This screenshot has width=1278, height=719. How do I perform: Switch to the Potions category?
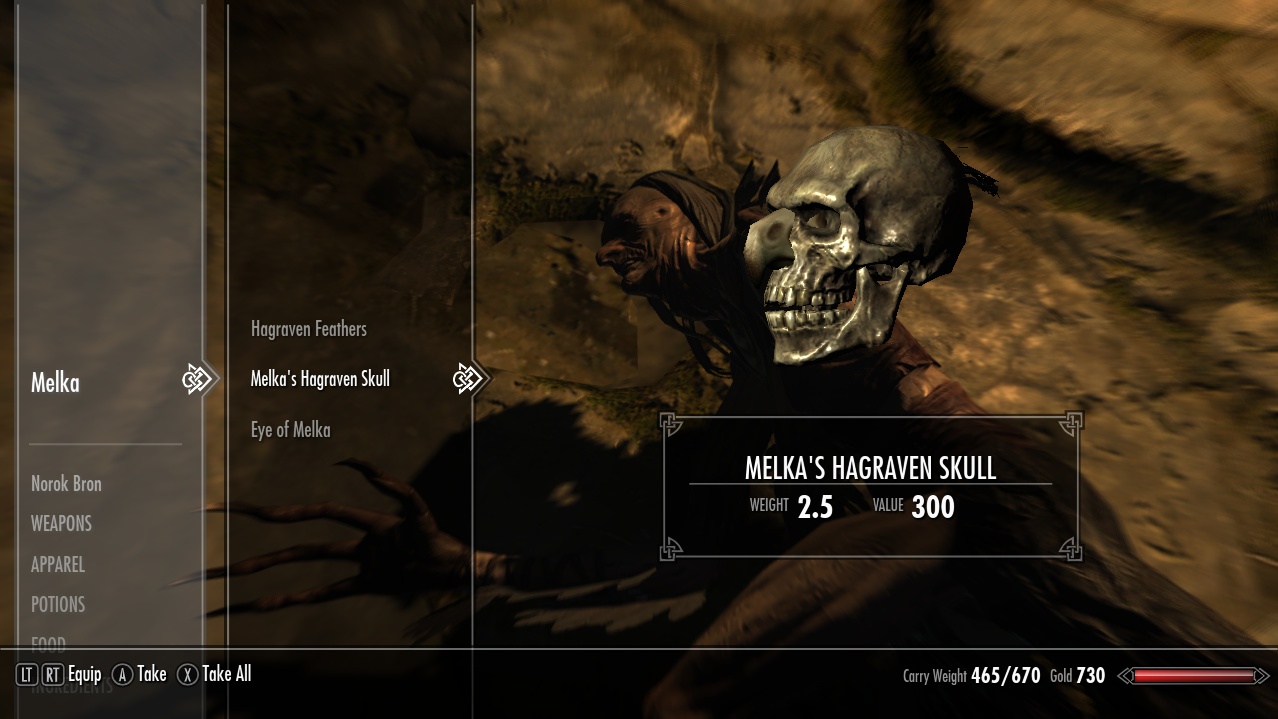pos(58,605)
